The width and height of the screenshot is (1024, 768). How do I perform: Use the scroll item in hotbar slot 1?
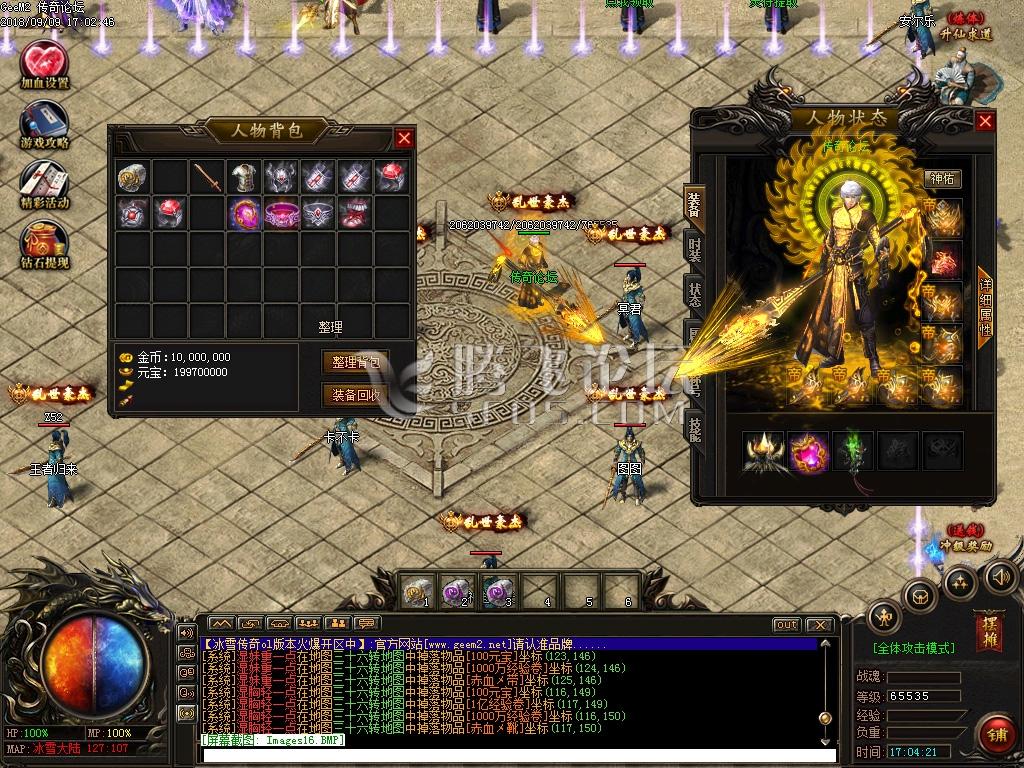(x=416, y=591)
